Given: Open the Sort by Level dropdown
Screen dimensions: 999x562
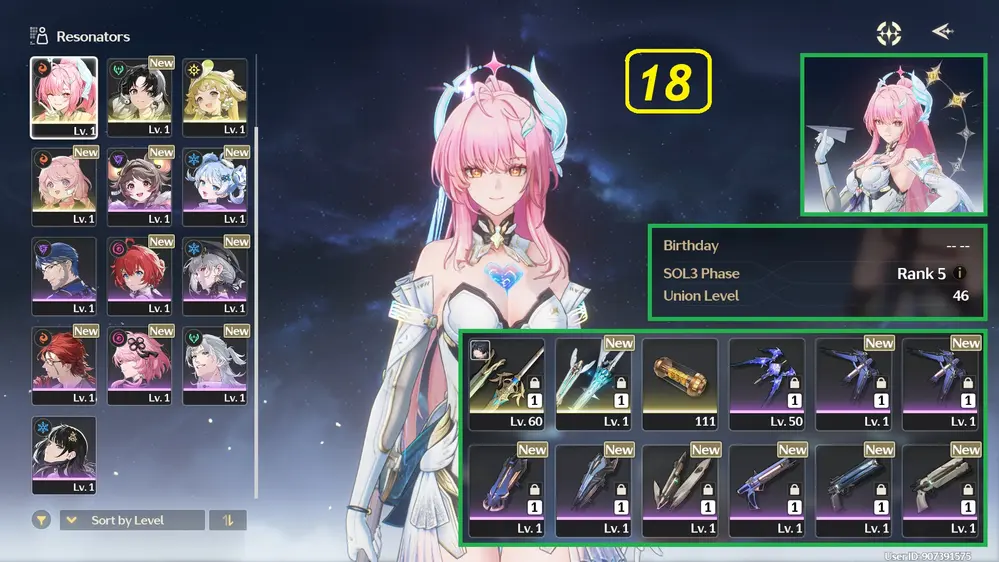Looking at the screenshot, I should click(x=132, y=520).
